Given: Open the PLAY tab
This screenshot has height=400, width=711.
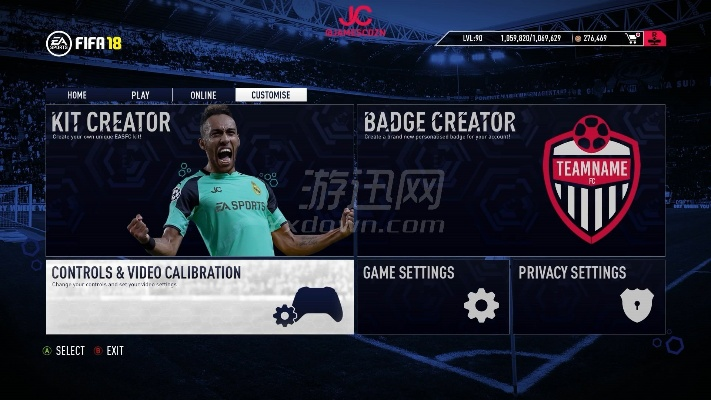Looking at the screenshot, I should (140, 95).
